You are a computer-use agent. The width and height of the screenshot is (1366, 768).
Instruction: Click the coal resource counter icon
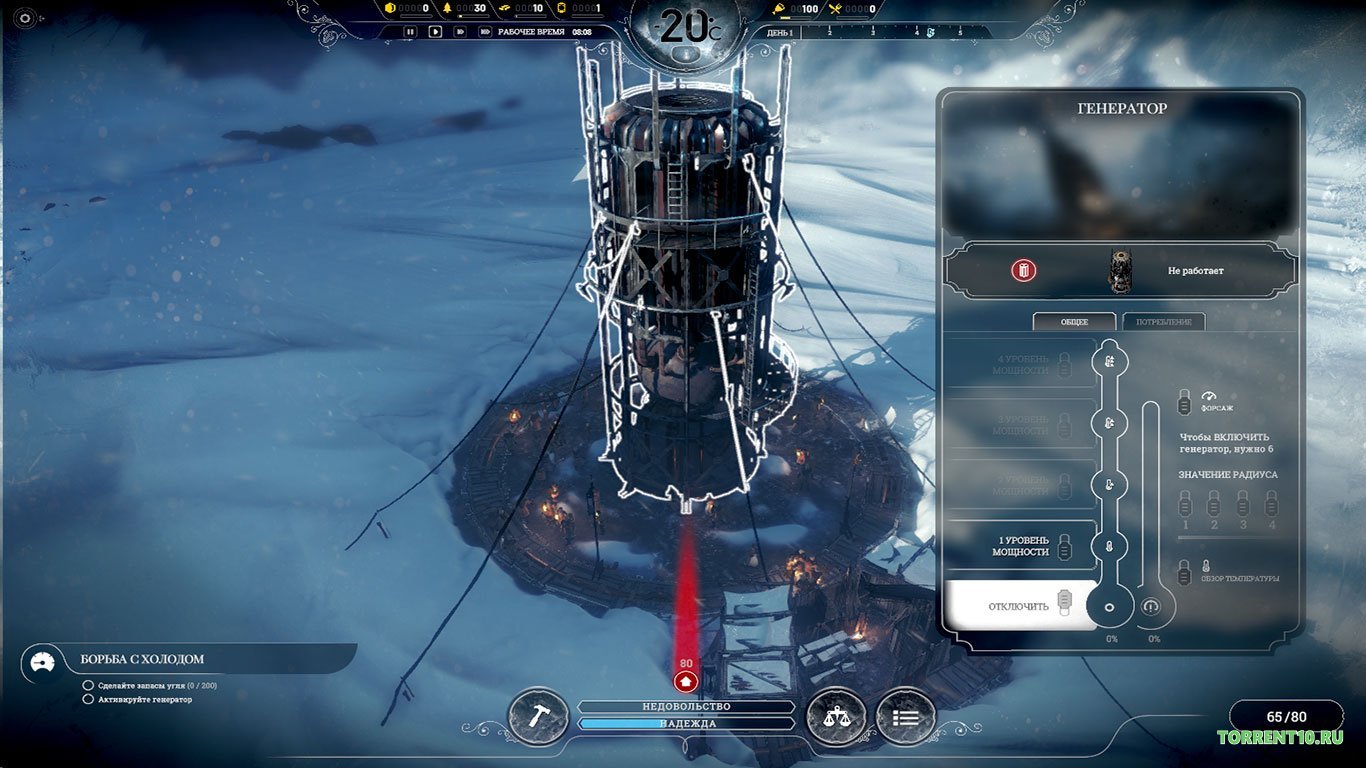click(x=390, y=9)
